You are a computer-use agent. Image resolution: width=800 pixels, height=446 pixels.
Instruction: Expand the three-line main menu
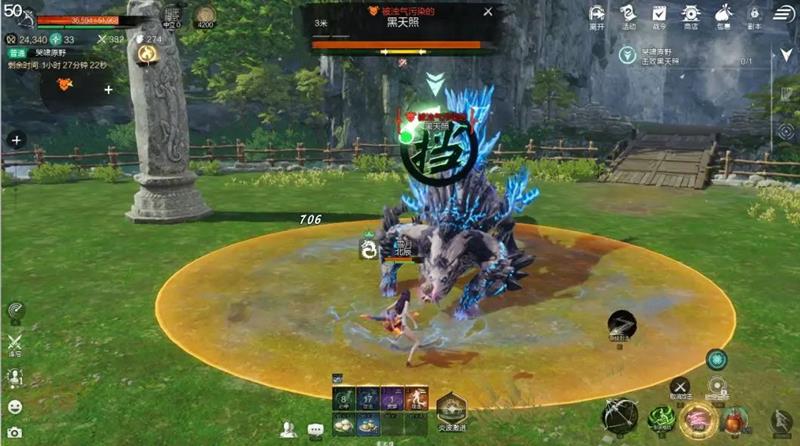(x=784, y=13)
